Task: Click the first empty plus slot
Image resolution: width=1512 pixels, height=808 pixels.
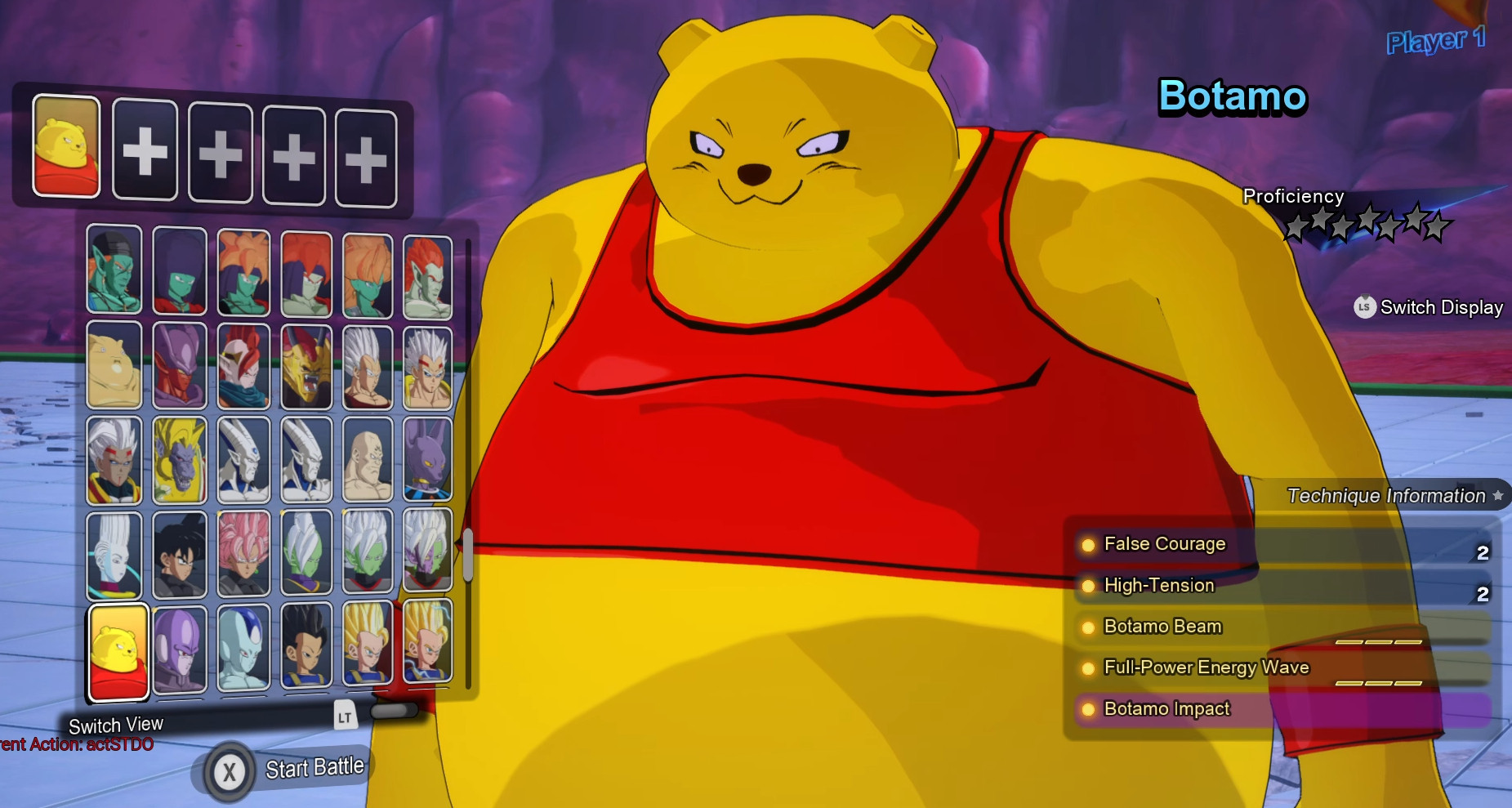Action: 144,151
